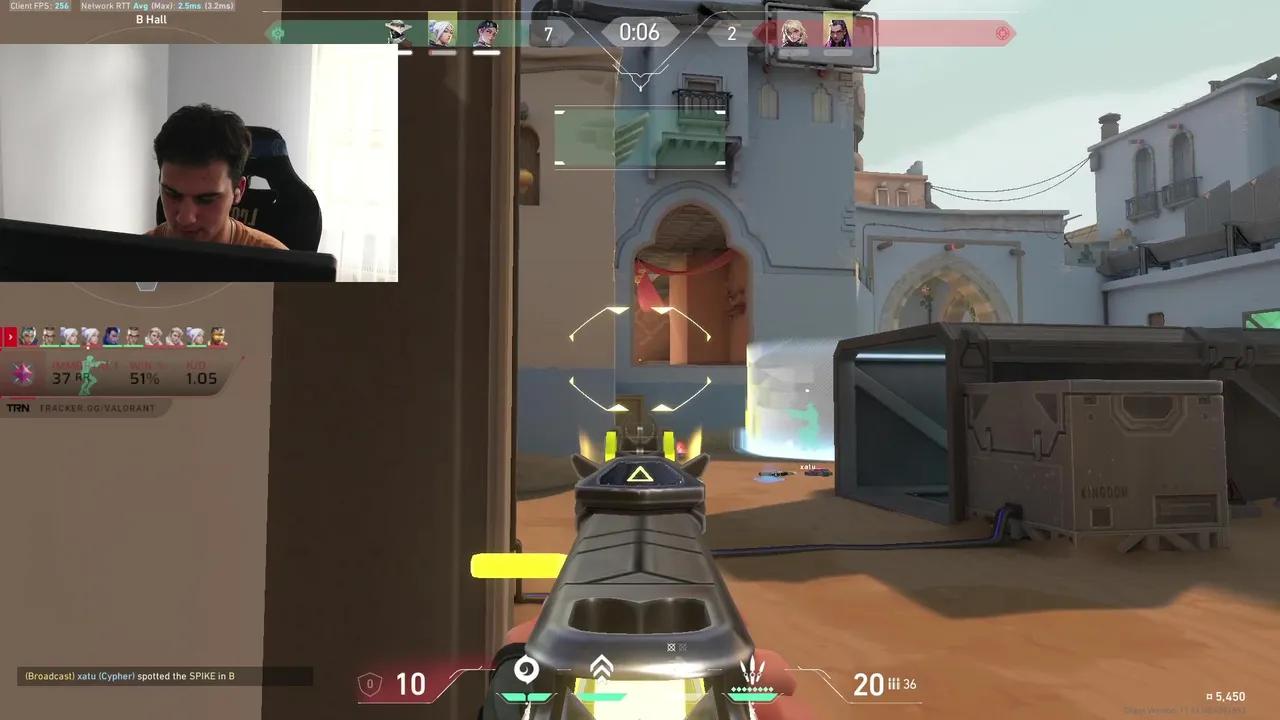This screenshot has width=1280, height=720.
Task: Open the signature ability chevron icon
Action: 600,664
